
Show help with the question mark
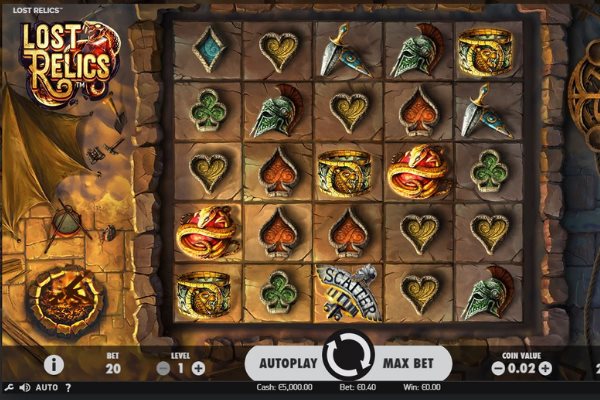point(68,387)
